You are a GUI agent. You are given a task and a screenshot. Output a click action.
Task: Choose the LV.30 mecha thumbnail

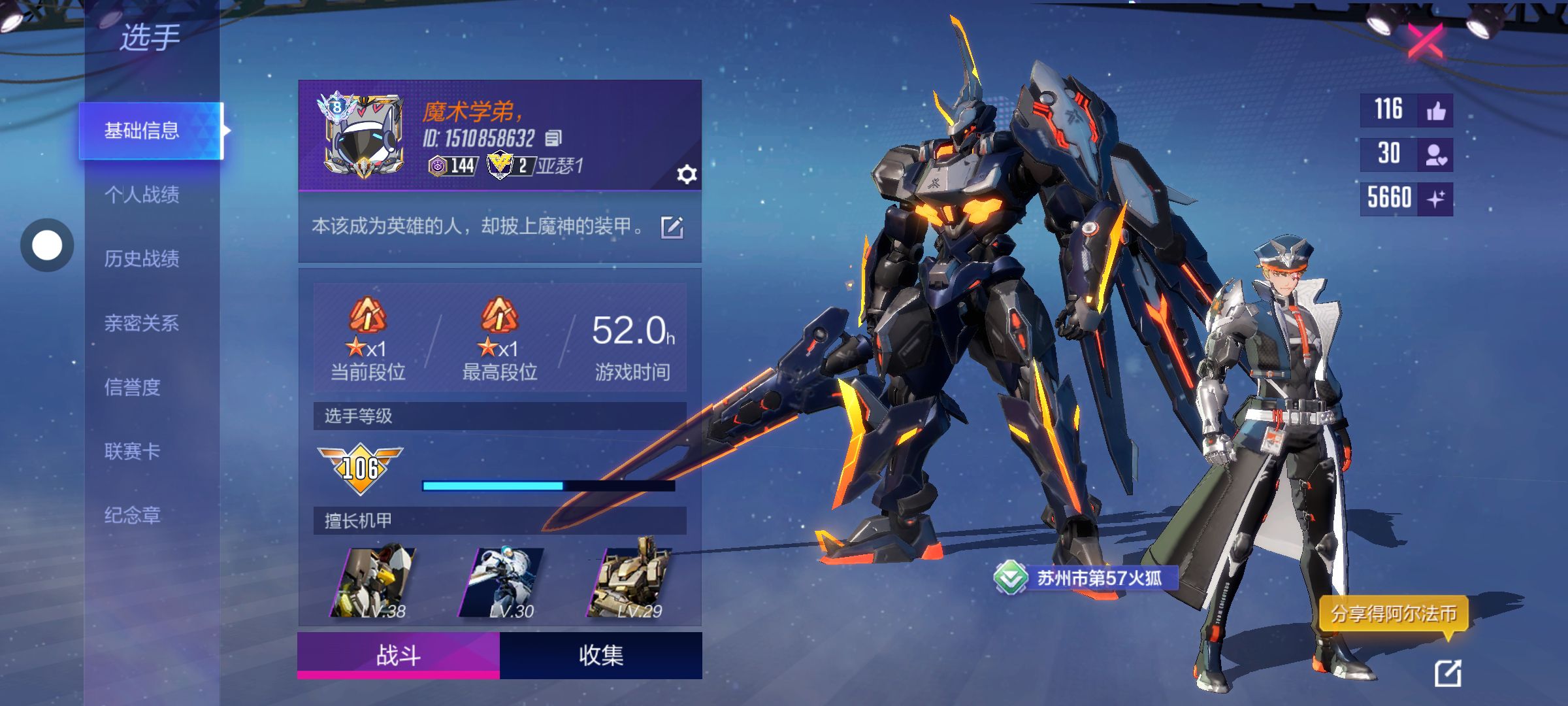pos(502,582)
